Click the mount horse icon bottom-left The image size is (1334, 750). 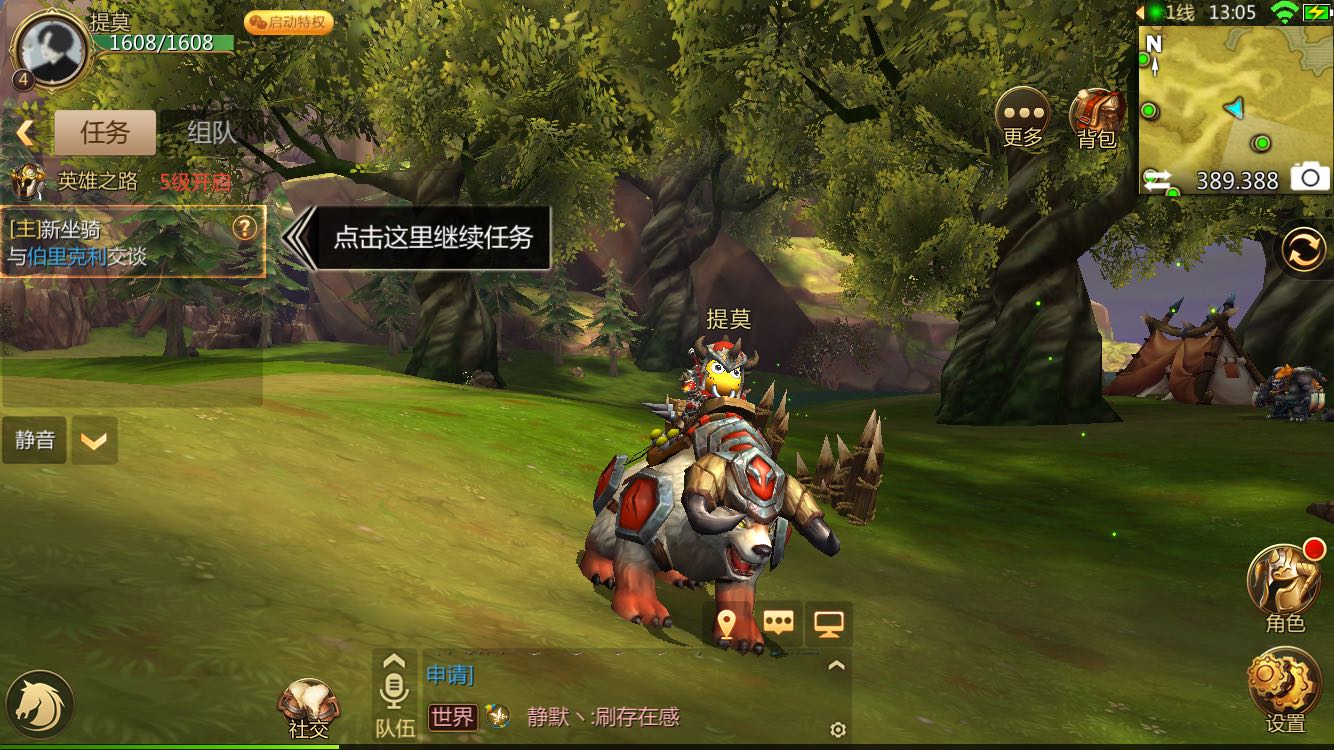tap(40, 704)
